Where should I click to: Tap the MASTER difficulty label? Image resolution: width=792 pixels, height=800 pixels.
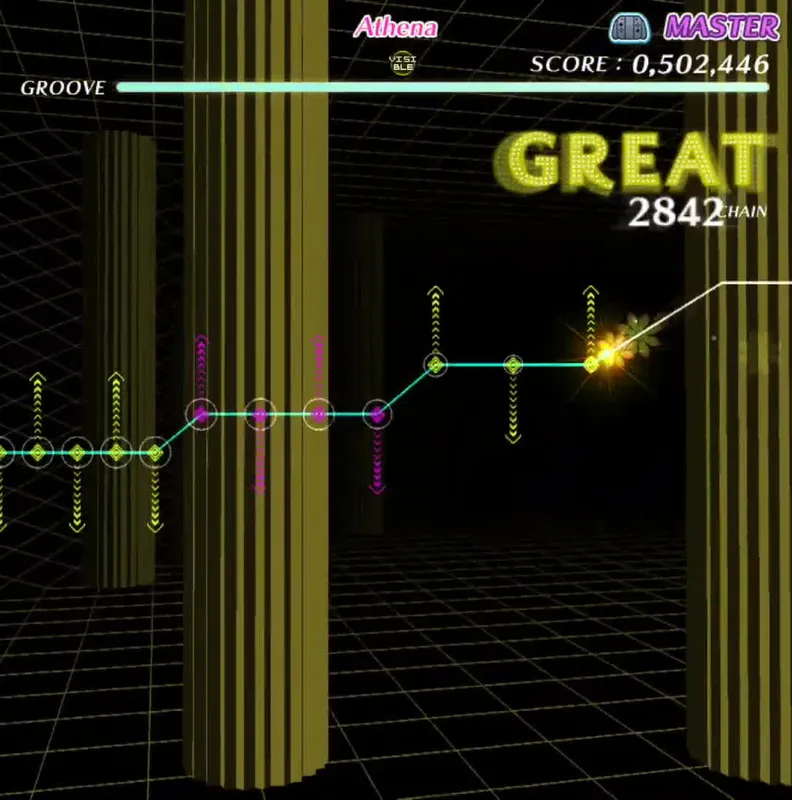pyautogui.click(x=722, y=27)
